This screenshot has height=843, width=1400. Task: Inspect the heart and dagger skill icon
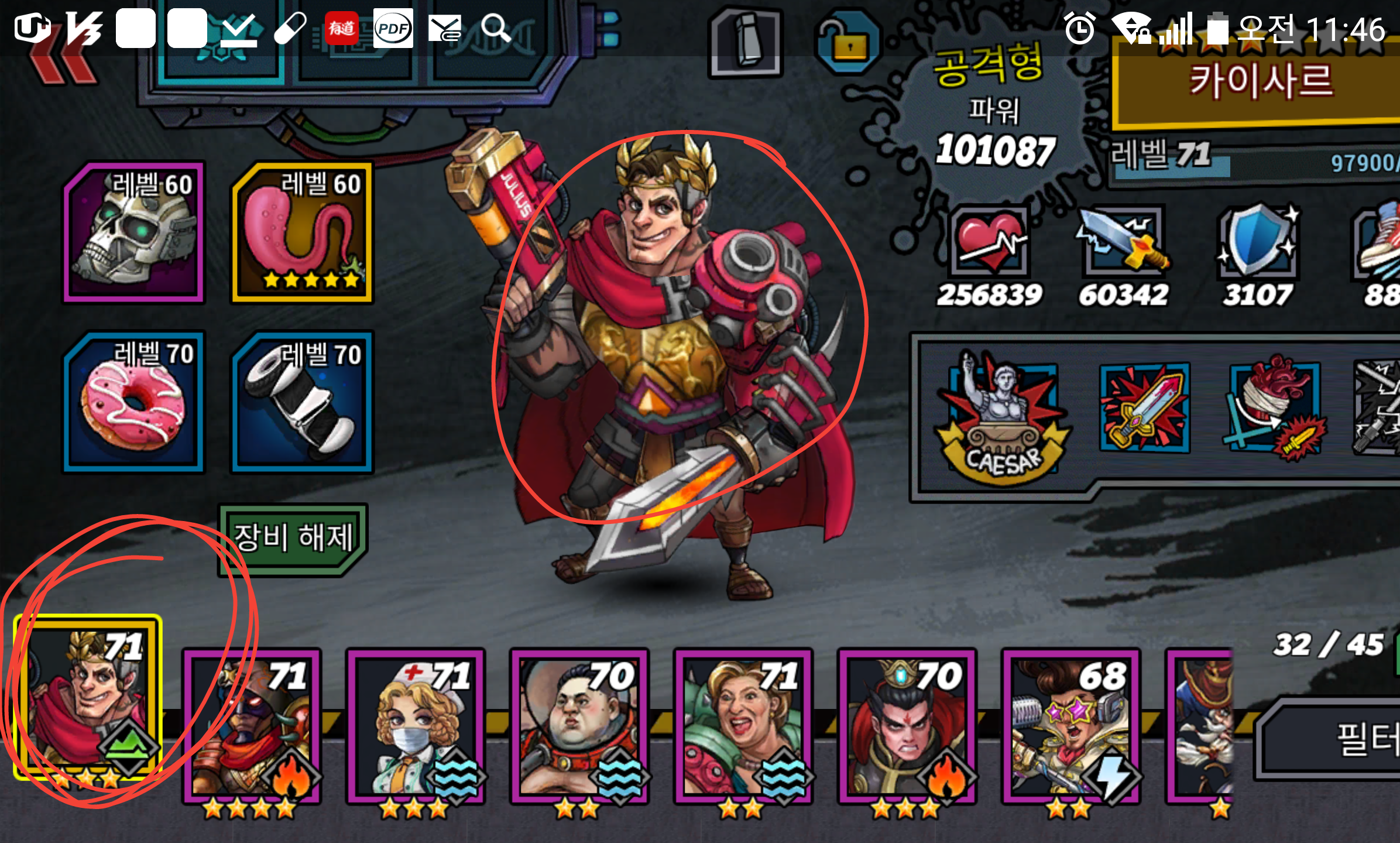(x=1275, y=408)
